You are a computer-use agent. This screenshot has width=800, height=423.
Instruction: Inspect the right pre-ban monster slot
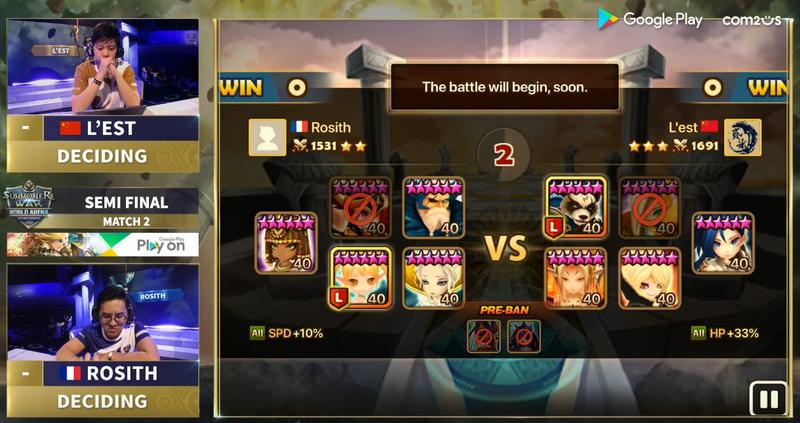point(523,336)
